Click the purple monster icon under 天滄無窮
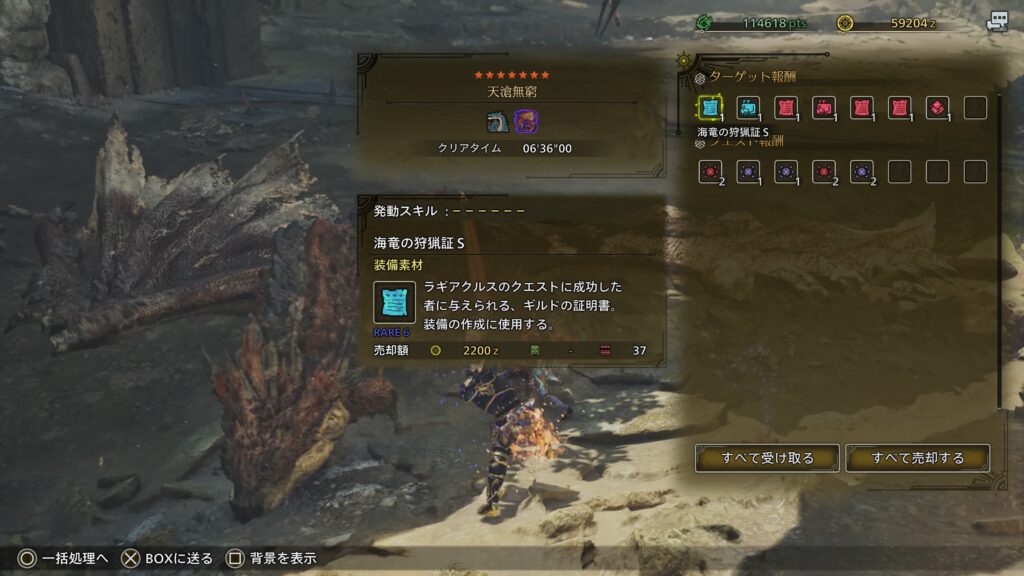This screenshot has height=576, width=1024. pyautogui.click(x=525, y=122)
